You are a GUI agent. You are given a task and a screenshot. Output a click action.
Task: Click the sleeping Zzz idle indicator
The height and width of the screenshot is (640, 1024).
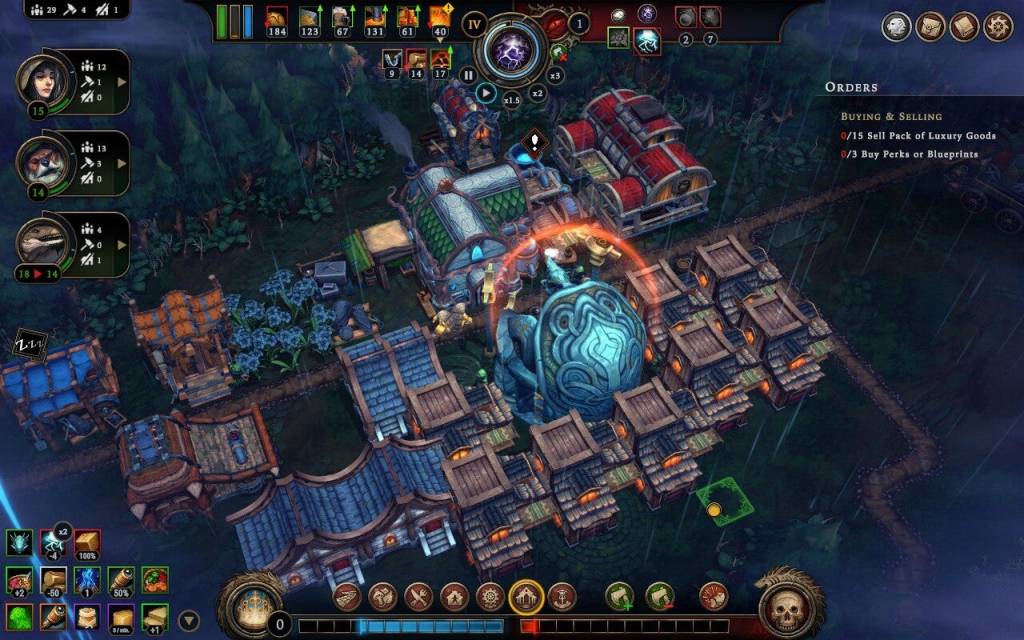coord(26,347)
